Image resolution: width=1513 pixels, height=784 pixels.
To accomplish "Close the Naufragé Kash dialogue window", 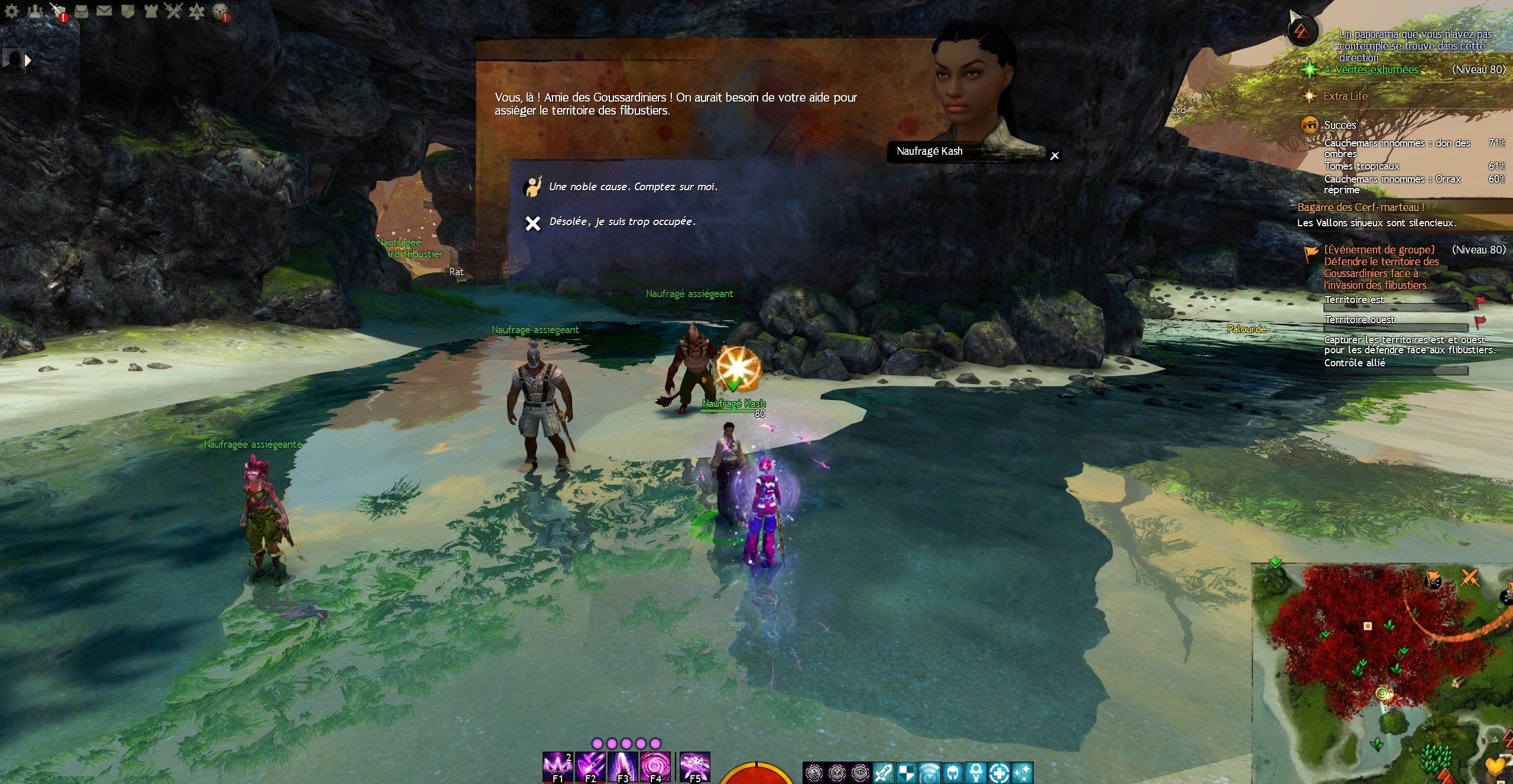I will tap(1054, 156).
